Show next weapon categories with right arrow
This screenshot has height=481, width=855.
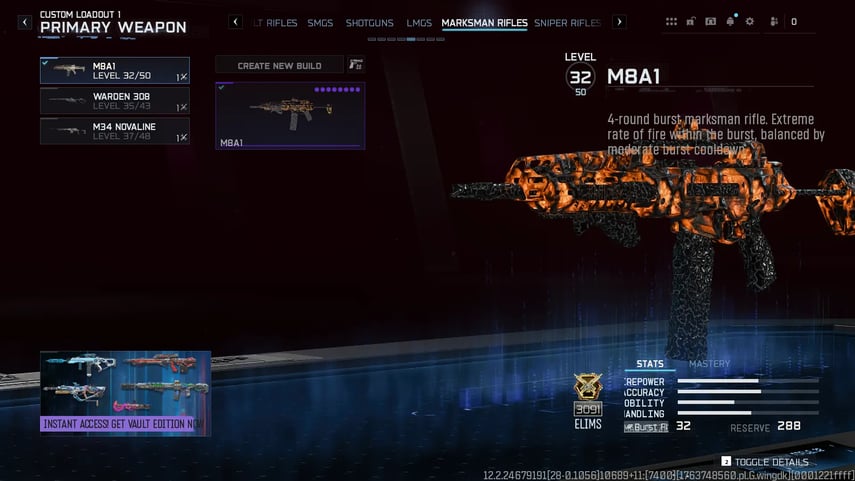click(619, 22)
